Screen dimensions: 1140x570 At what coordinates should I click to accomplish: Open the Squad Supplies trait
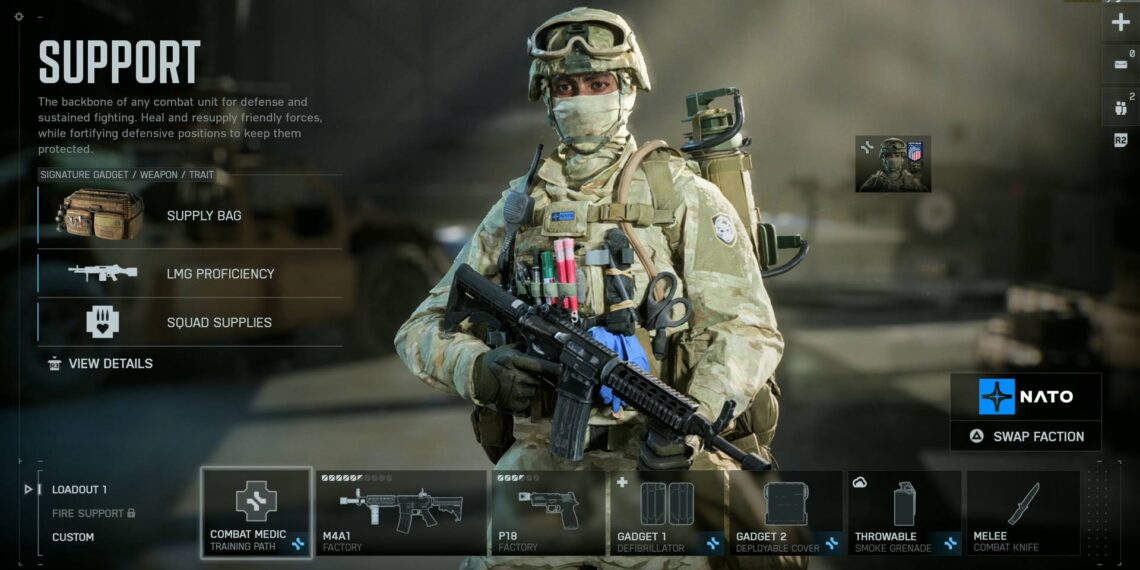(x=190, y=322)
